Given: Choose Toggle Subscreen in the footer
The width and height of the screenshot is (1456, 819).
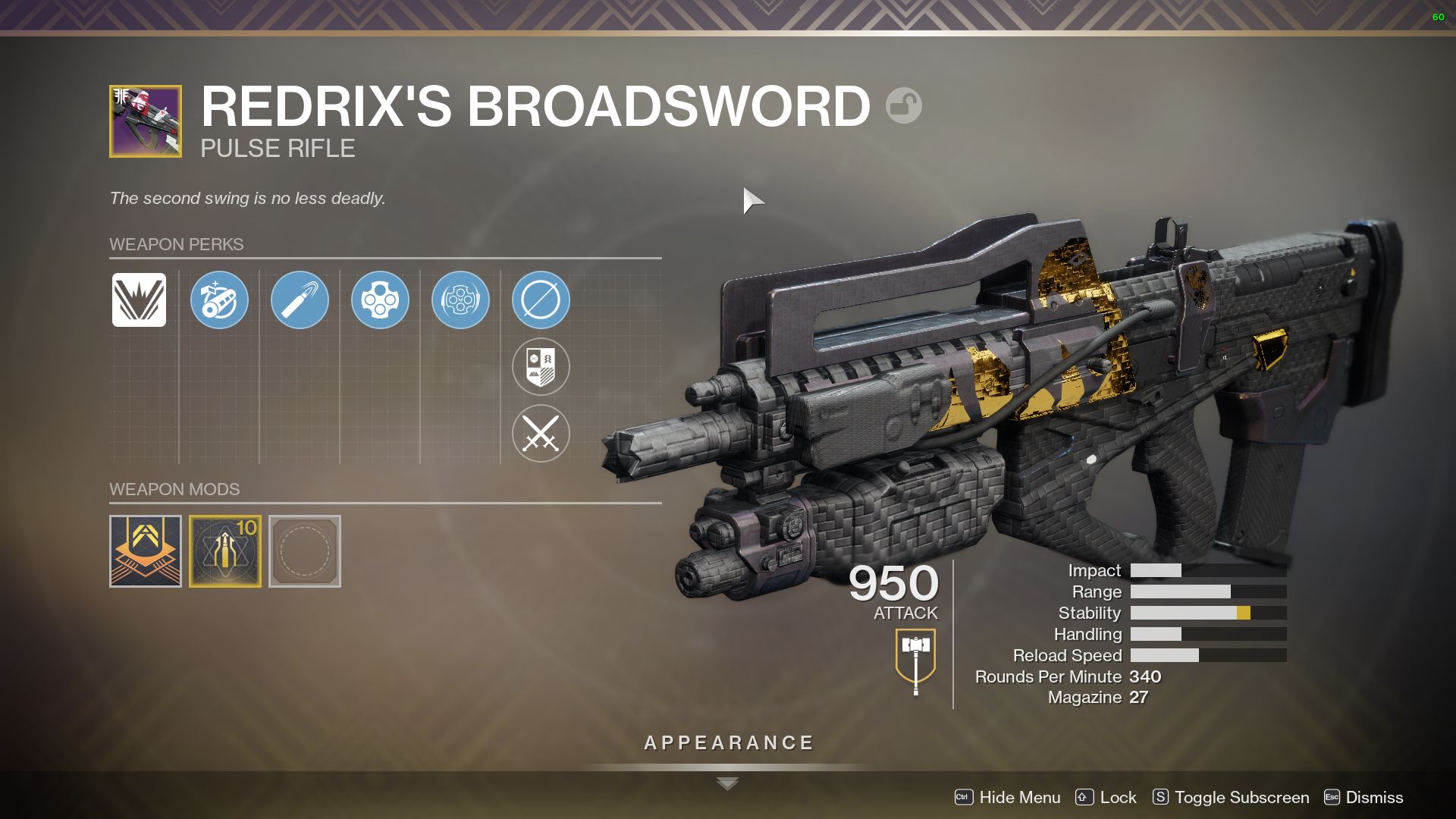Looking at the screenshot, I should pos(1231,797).
